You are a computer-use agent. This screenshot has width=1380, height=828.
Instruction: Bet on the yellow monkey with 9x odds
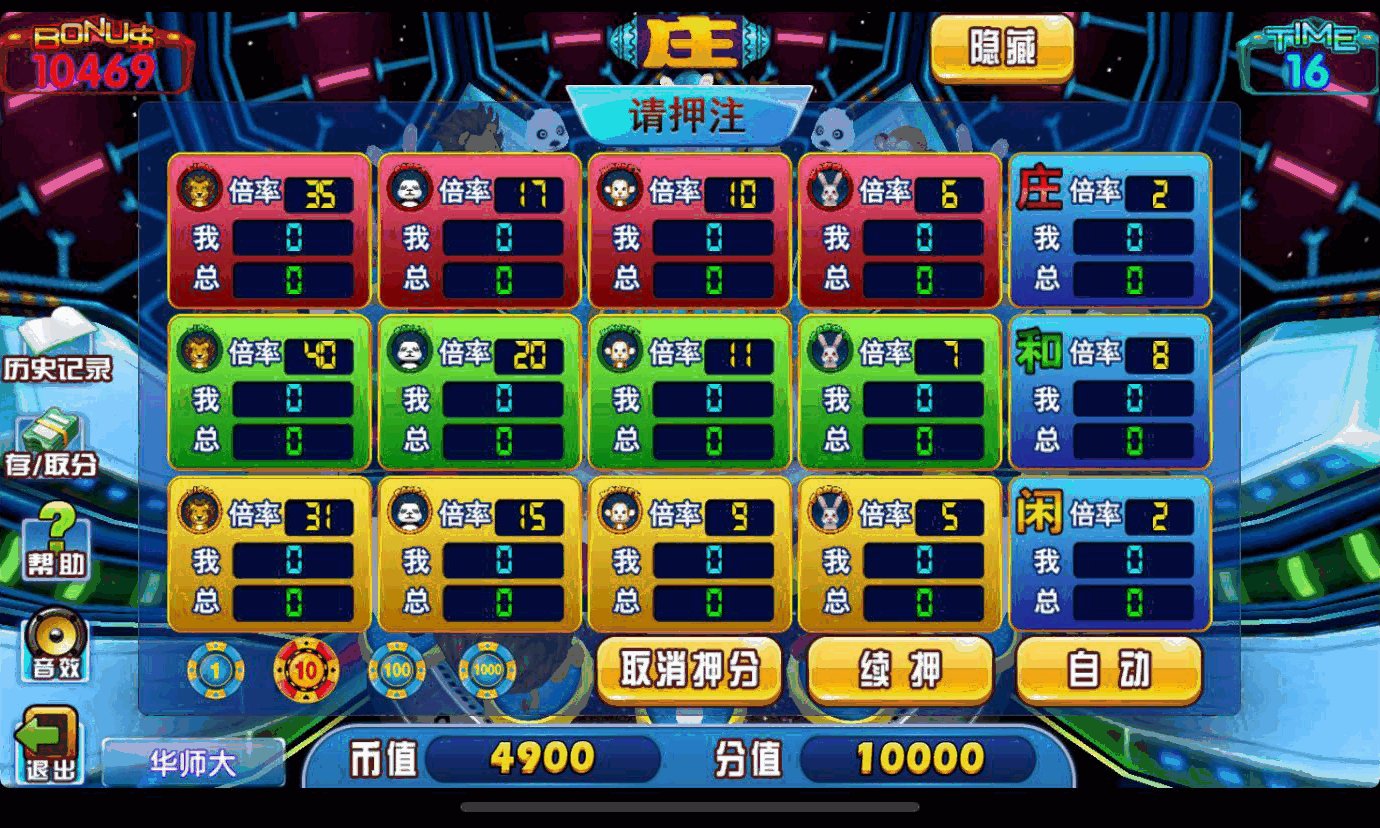coord(685,550)
